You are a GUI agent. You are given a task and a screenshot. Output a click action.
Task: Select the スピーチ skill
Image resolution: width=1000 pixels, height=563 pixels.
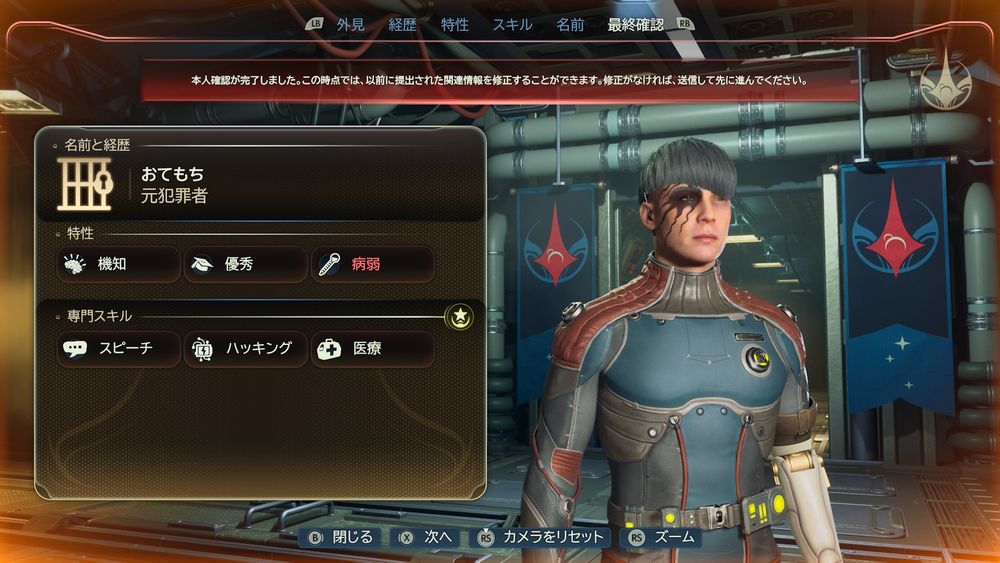pyautogui.click(x=118, y=349)
